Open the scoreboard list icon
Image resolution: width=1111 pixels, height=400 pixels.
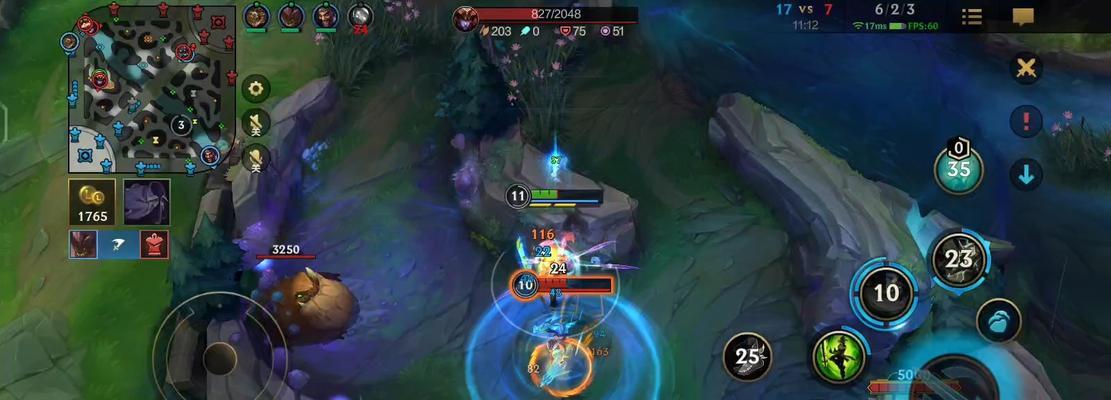click(971, 17)
